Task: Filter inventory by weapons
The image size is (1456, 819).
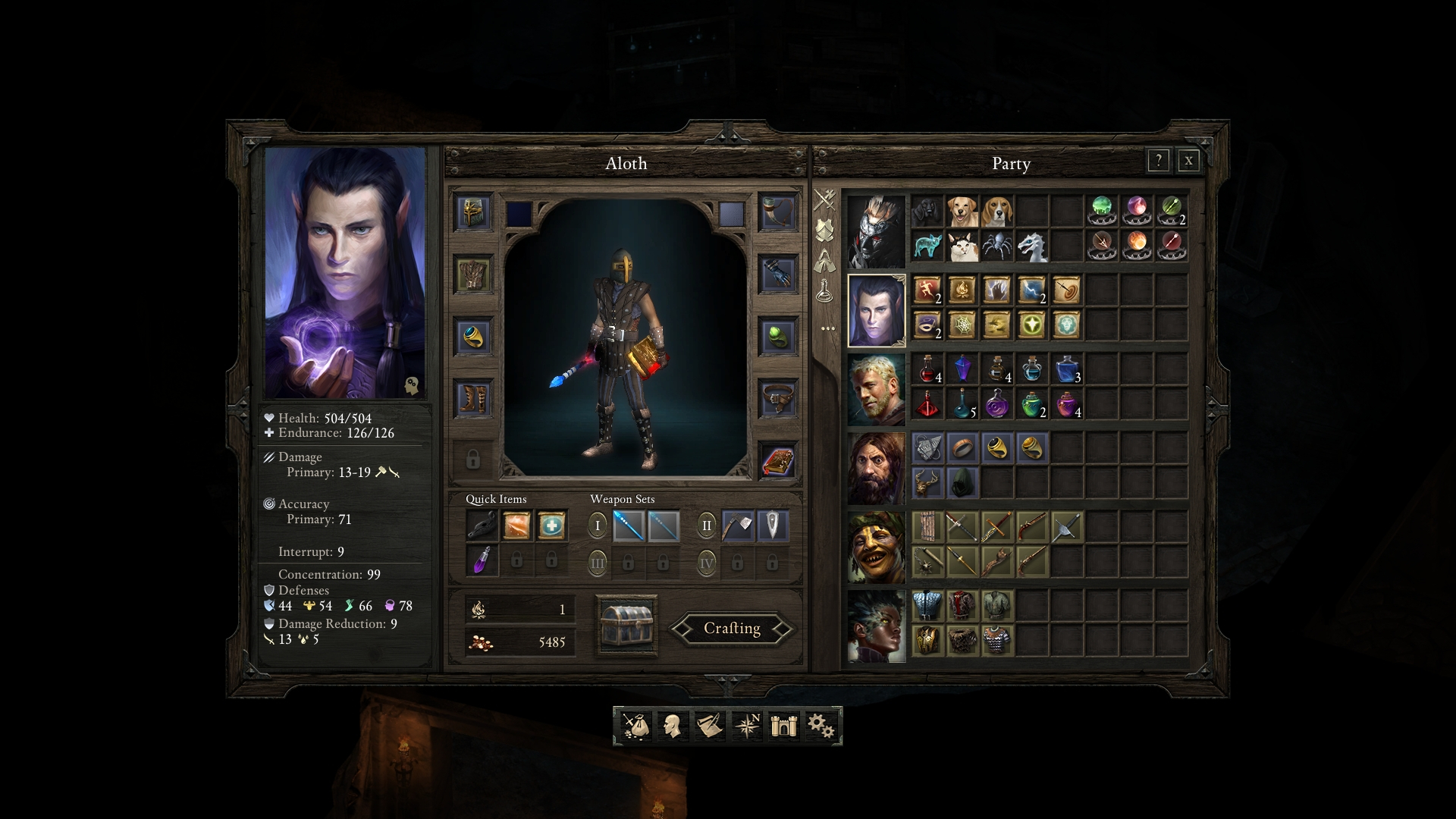Action: 824,199
